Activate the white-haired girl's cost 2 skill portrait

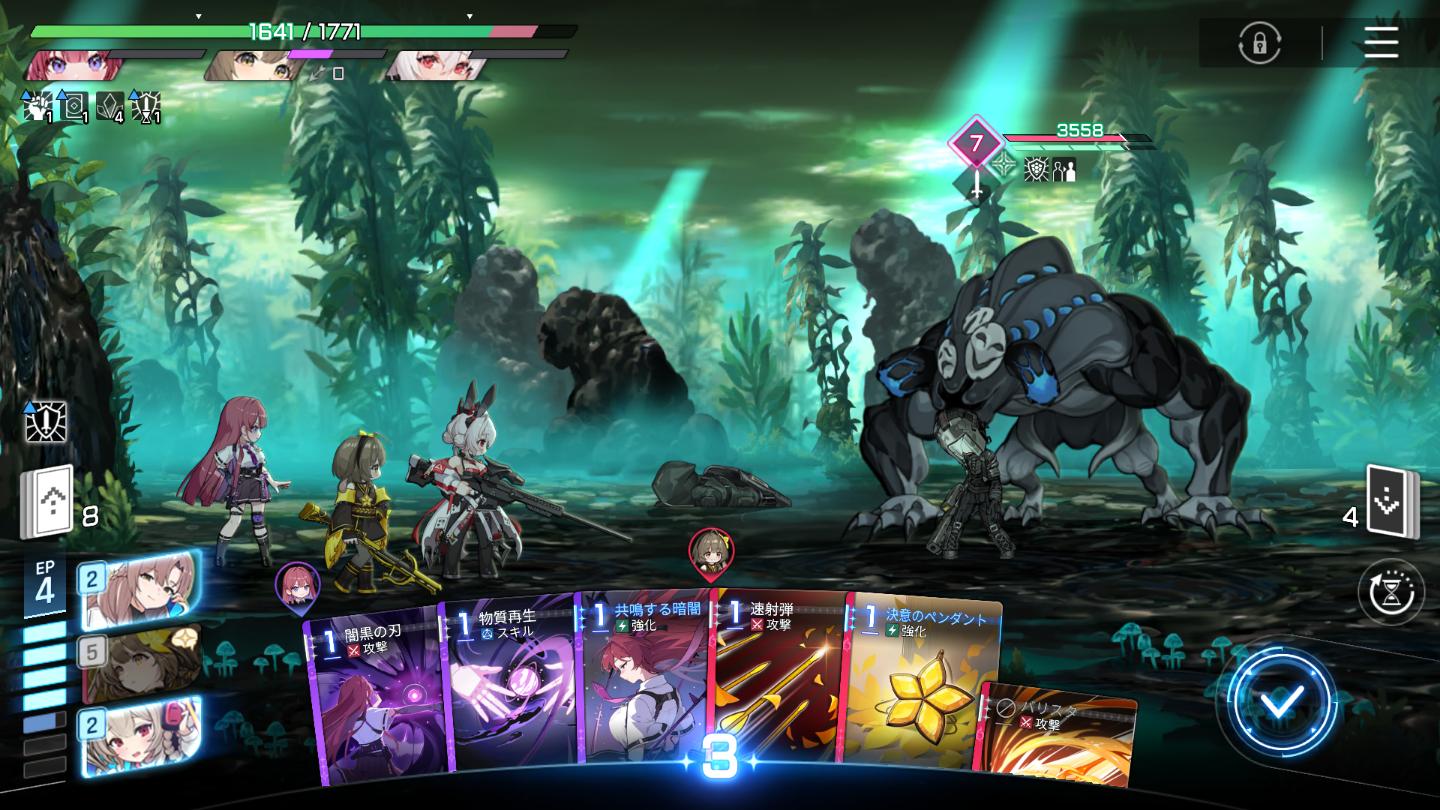(140, 735)
